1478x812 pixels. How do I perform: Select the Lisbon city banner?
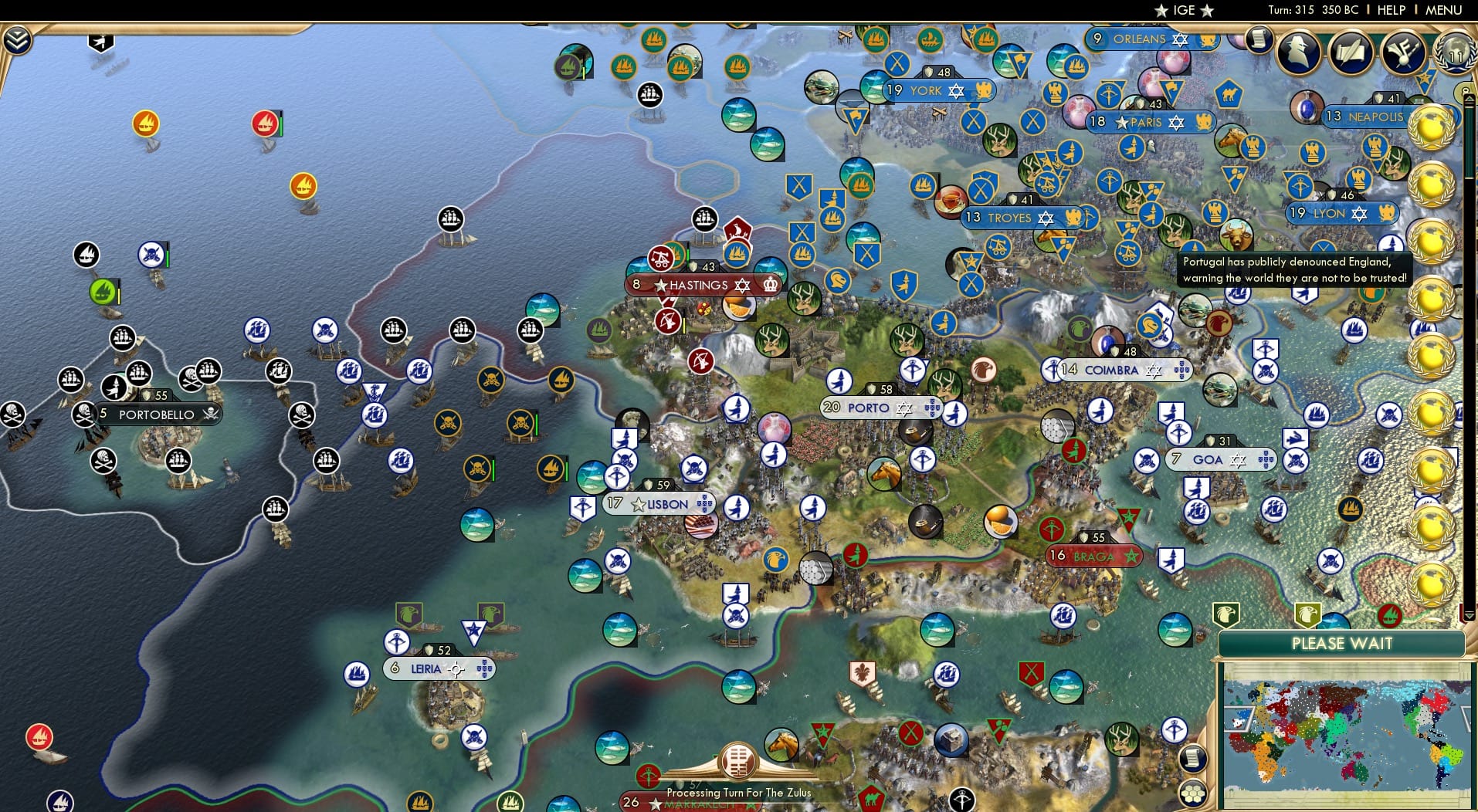658,503
